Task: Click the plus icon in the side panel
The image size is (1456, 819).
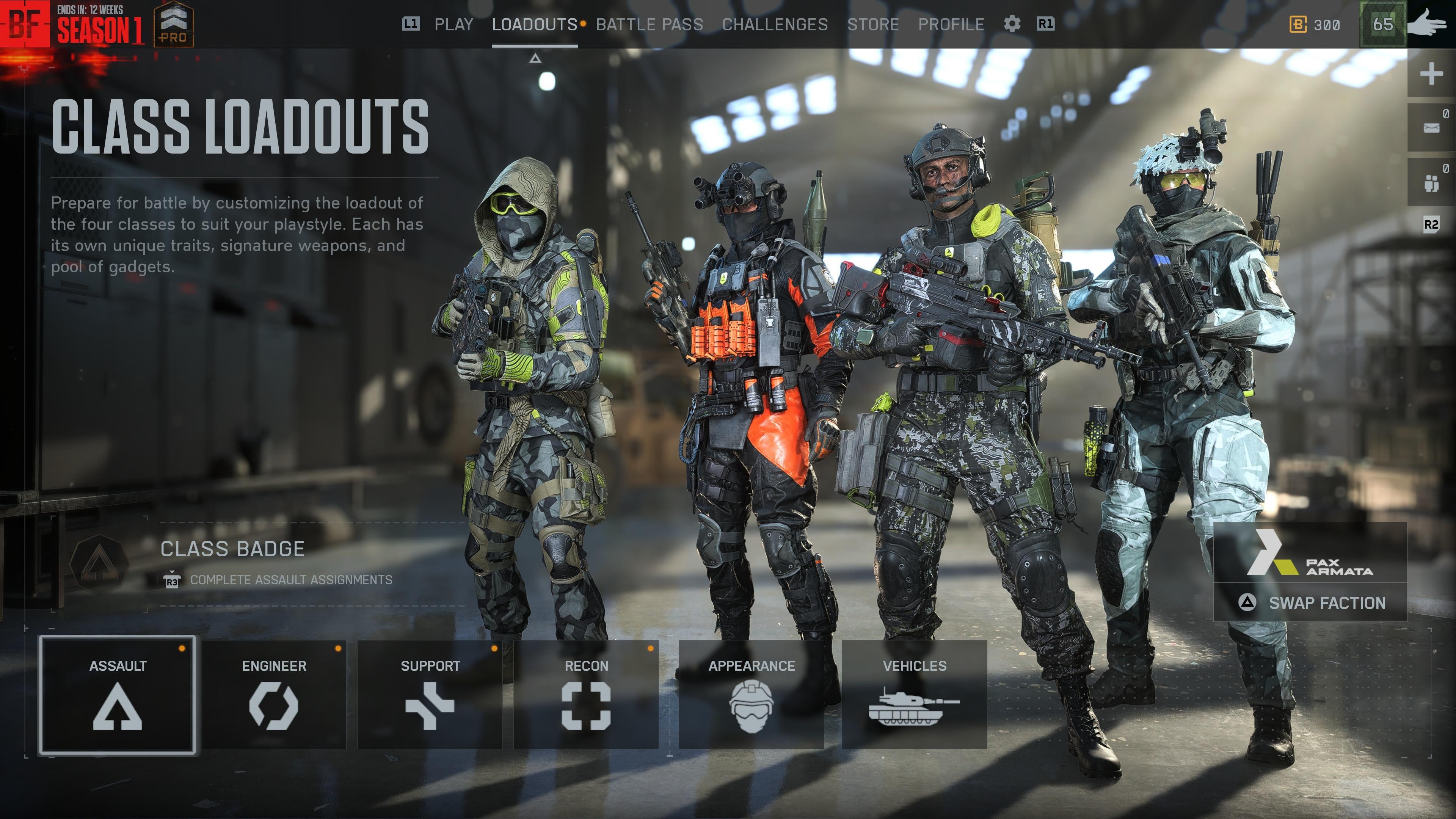Action: pyautogui.click(x=1431, y=74)
